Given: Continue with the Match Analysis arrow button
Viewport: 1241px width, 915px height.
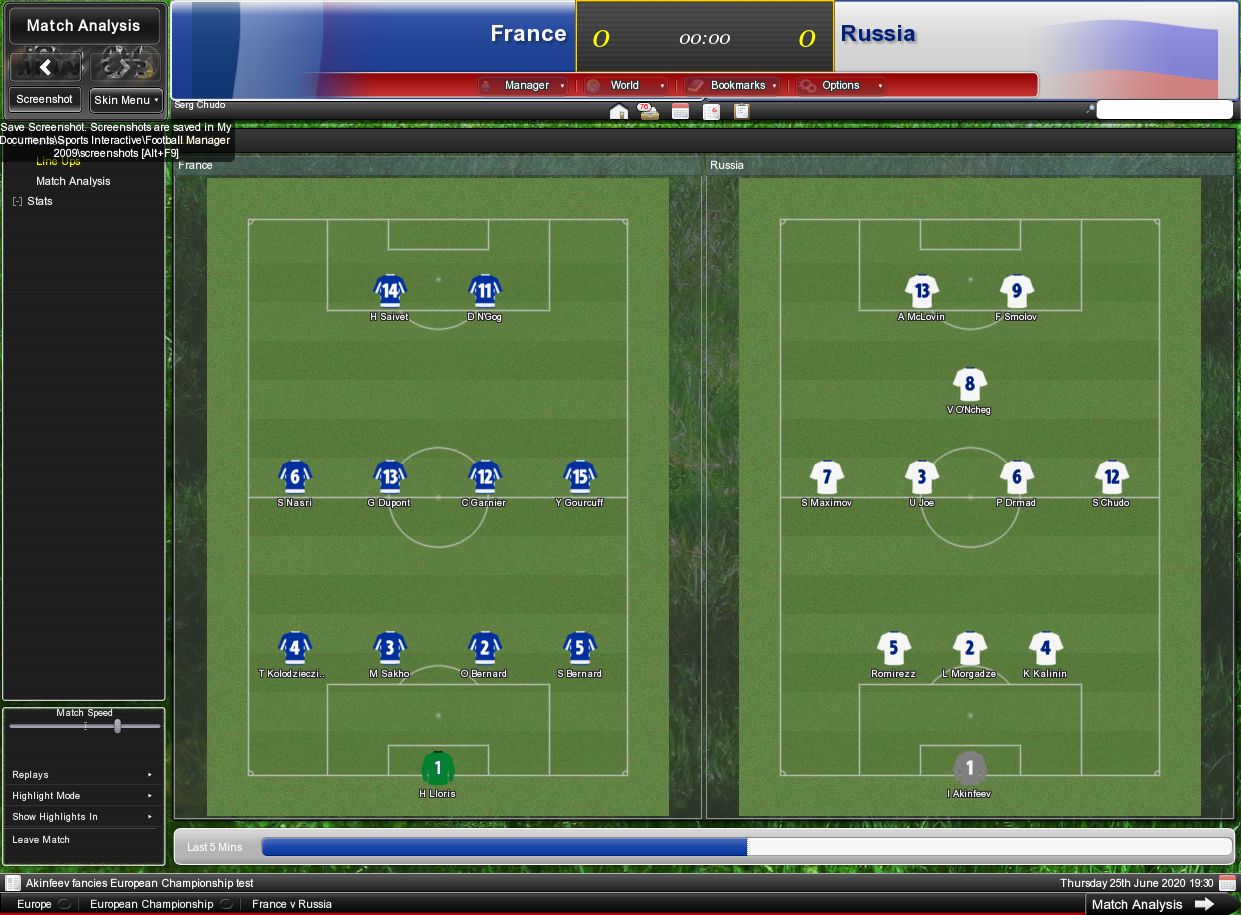Looking at the screenshot, I should 1204,904.
